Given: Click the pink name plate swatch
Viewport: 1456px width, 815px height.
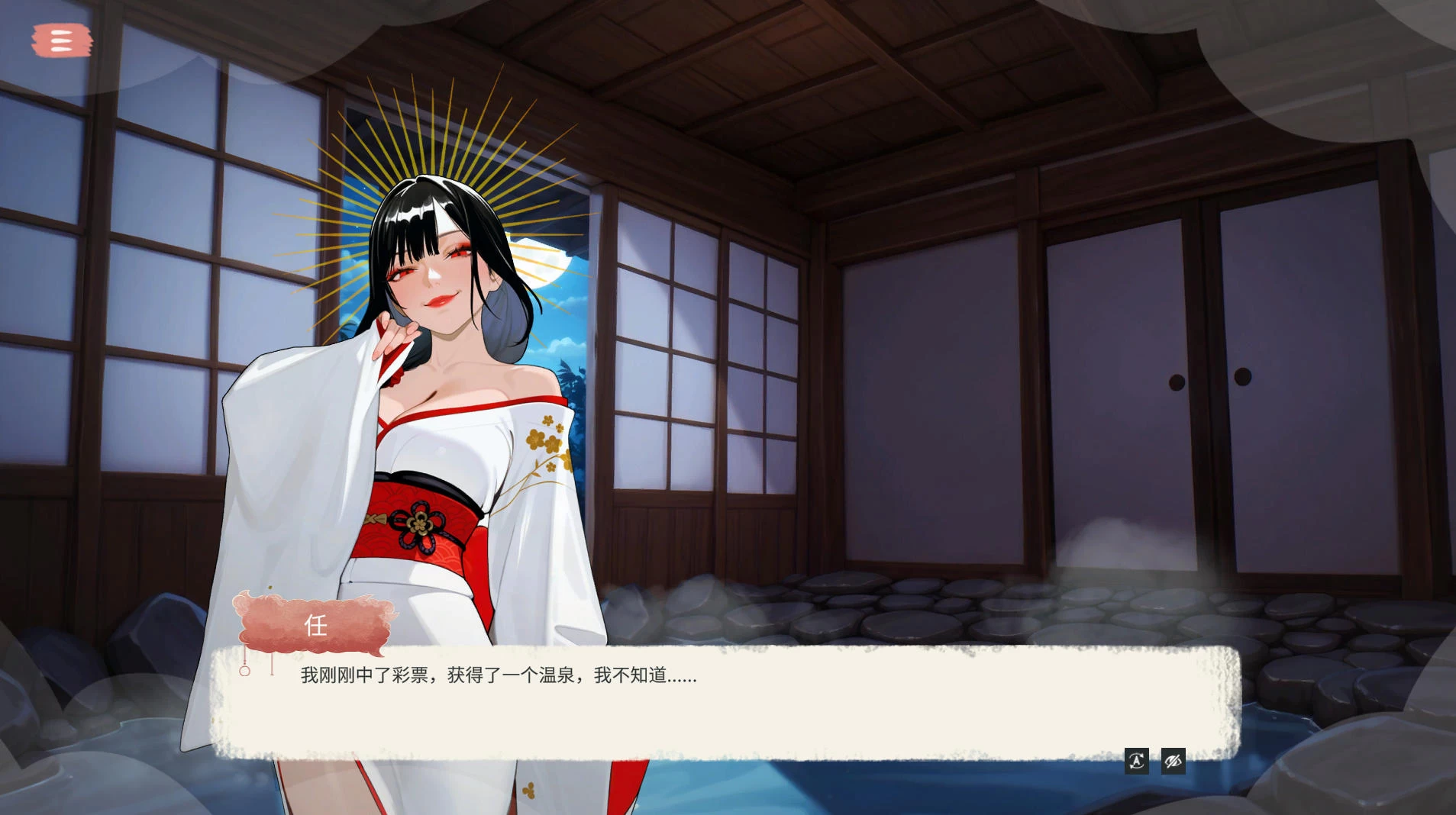Looking at the screenshot, I should pos(317,626).
